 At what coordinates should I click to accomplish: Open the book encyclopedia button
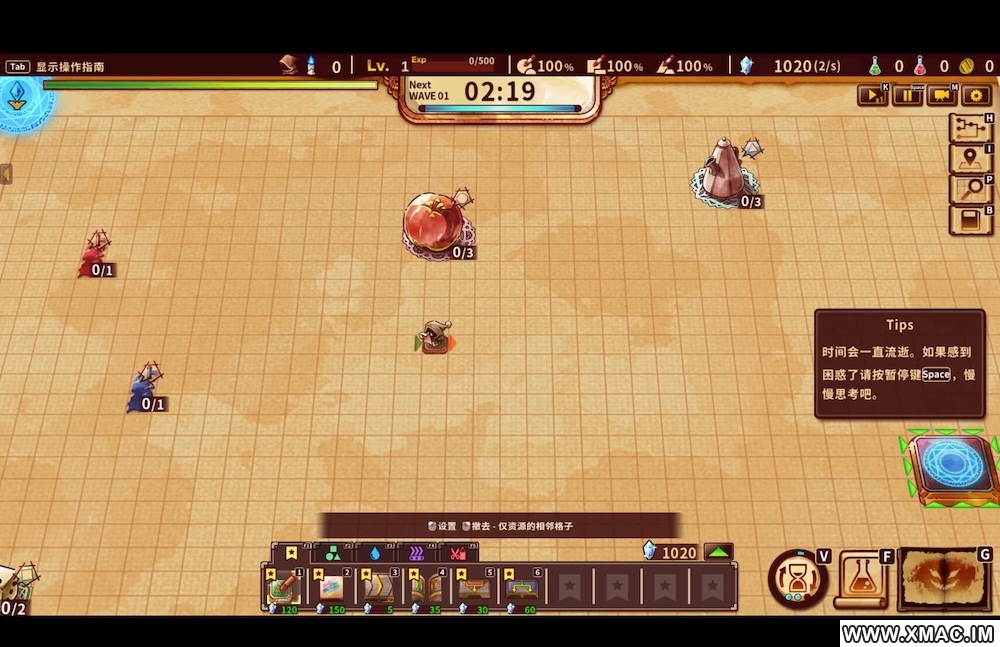(x=968, y=219)
